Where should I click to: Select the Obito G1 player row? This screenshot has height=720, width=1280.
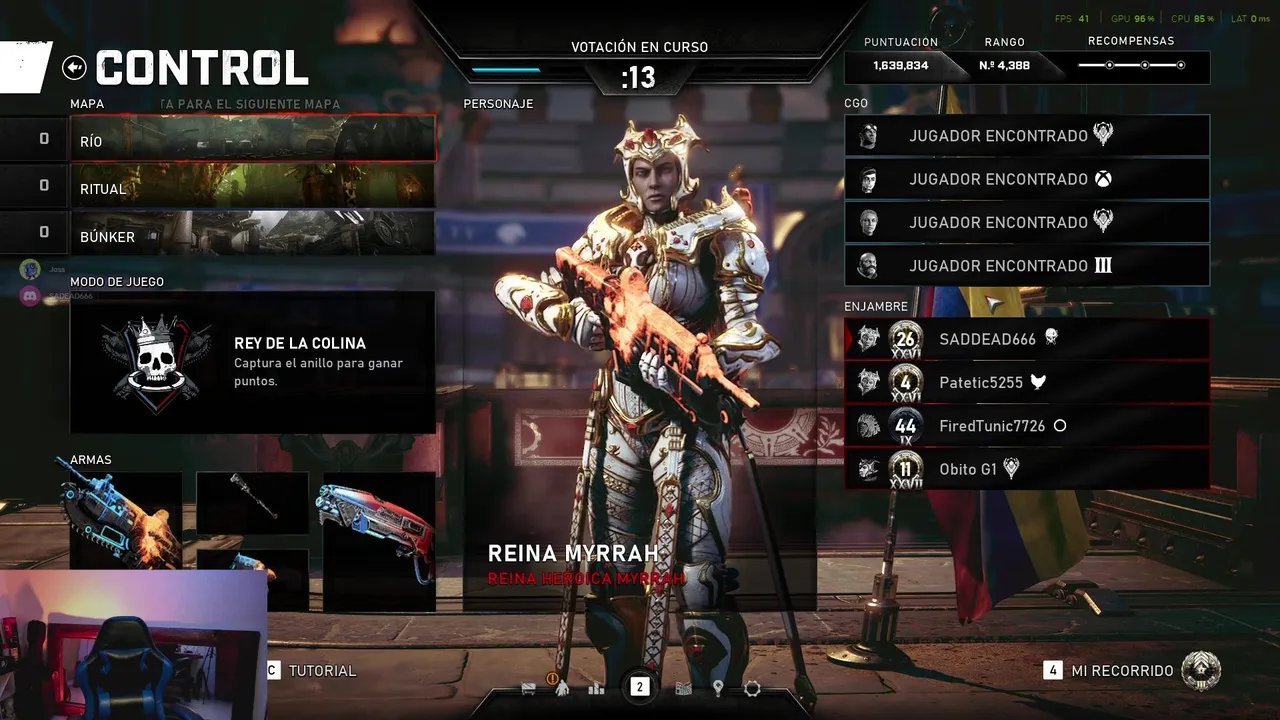click(x=1027, y=469)
